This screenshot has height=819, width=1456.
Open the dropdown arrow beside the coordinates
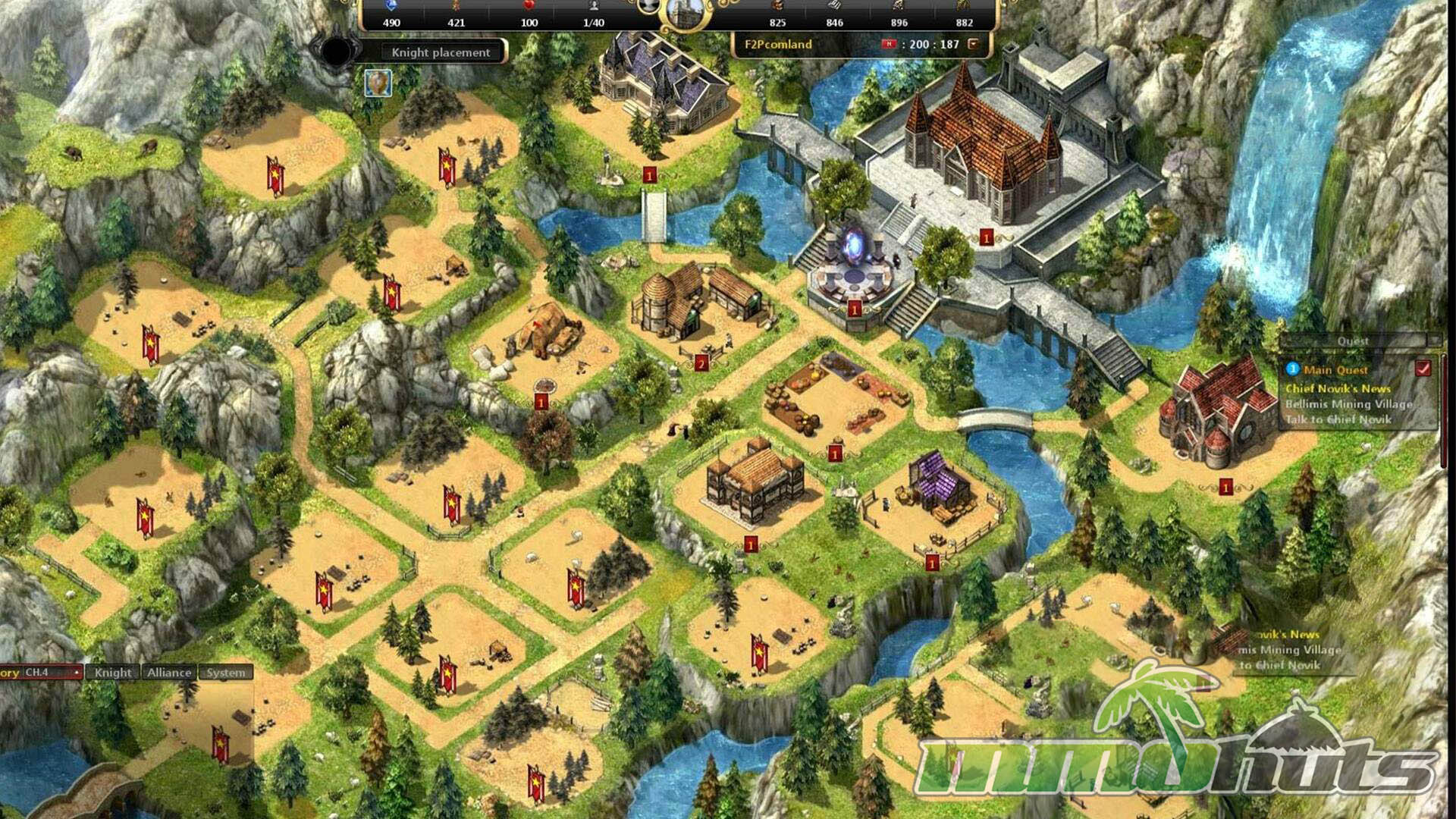pos(974,44)
